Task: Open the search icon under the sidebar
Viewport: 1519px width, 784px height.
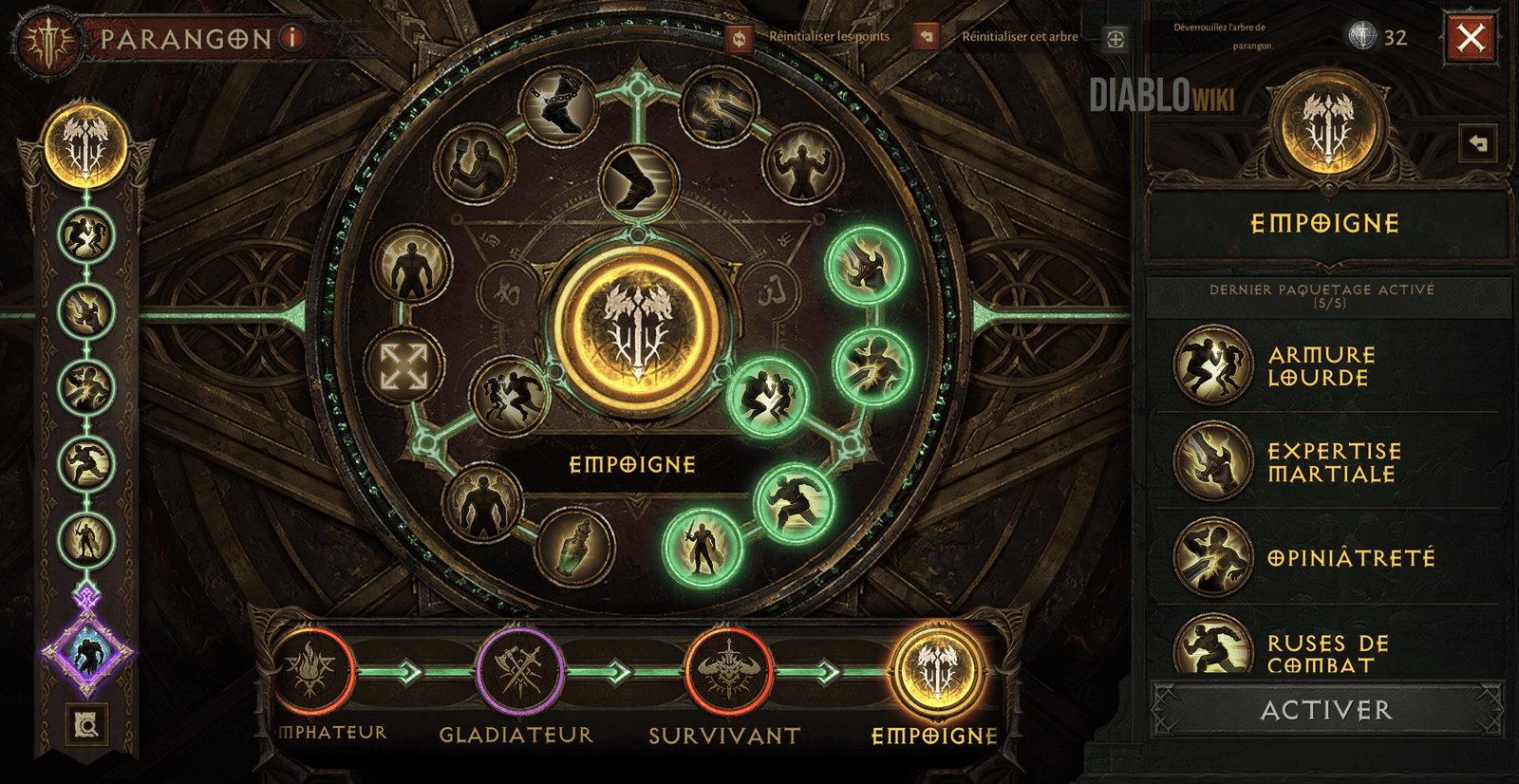Action: (x=86, y=726)
